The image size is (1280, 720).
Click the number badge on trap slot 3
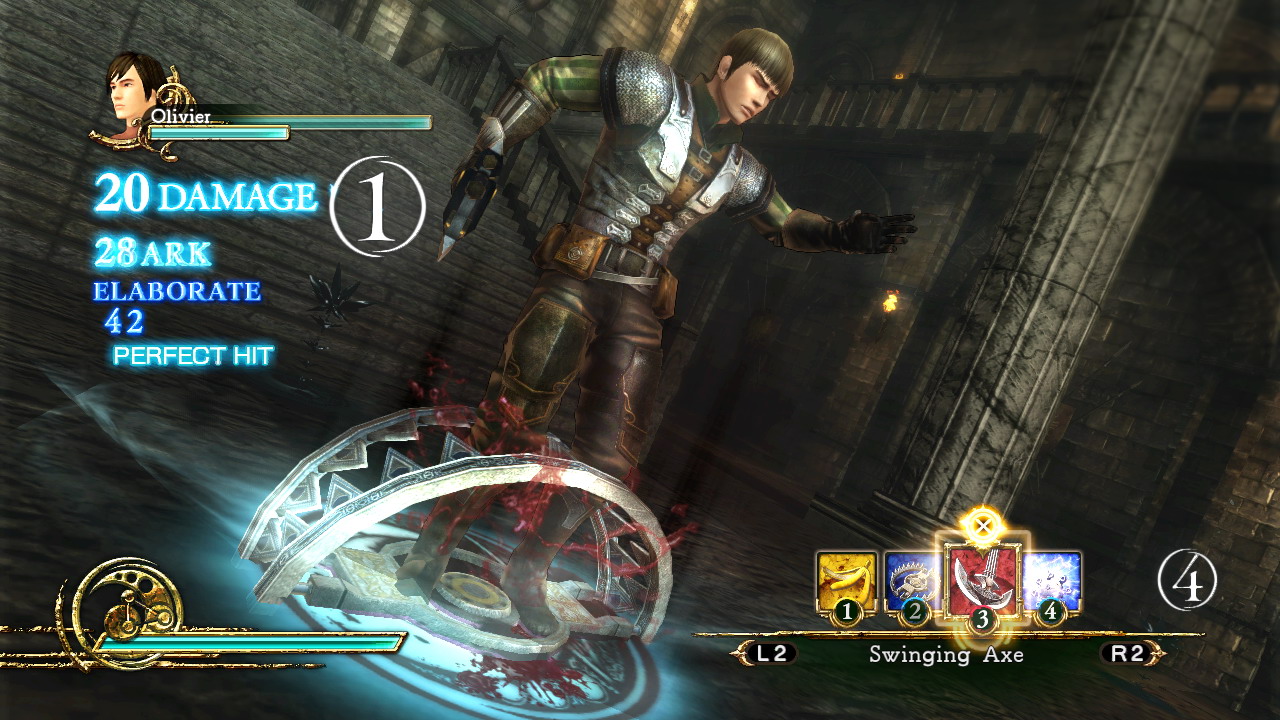click(x=983, y=619)
